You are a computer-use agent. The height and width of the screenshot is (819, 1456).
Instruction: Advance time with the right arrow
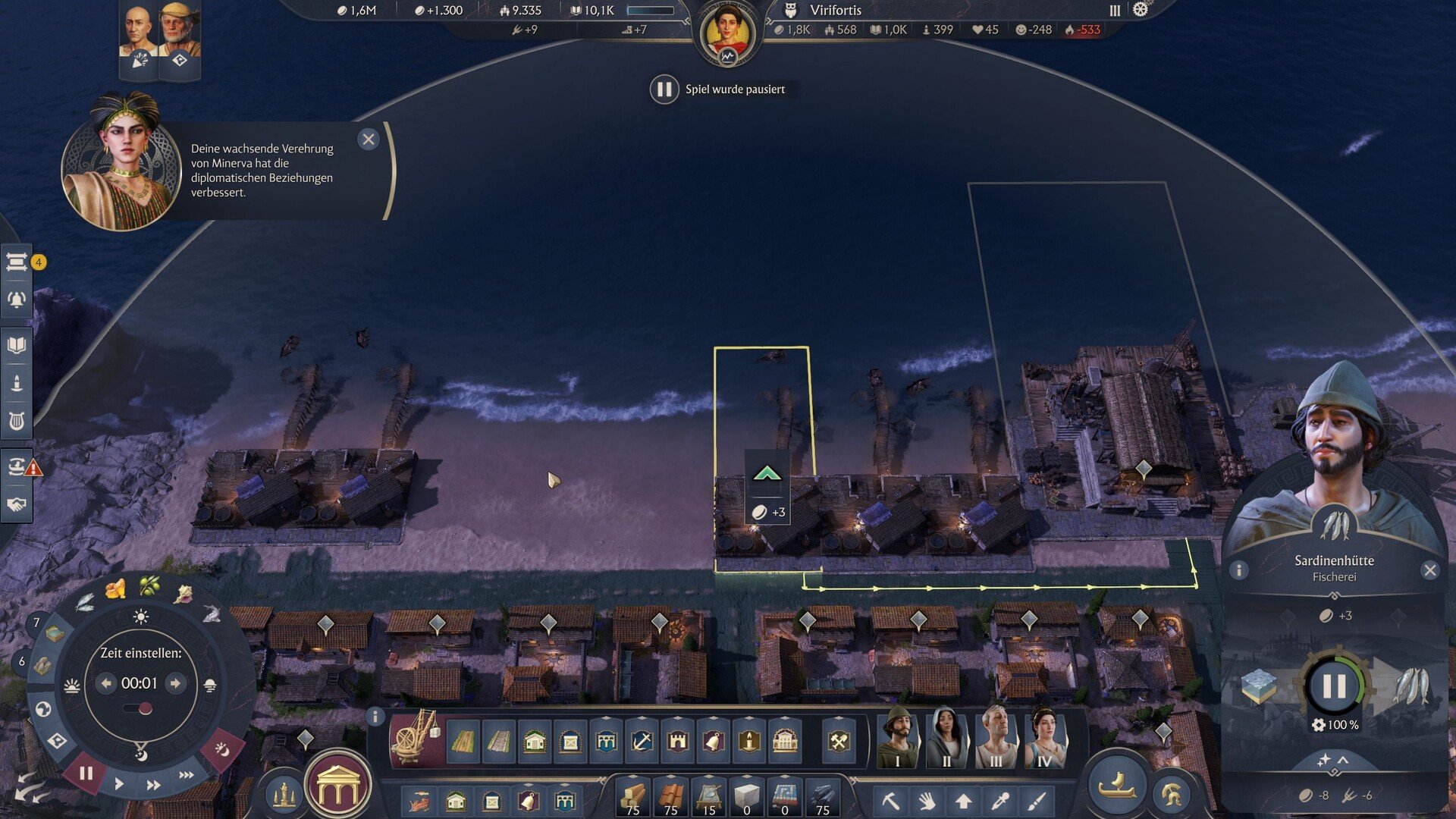coord(176,683)
